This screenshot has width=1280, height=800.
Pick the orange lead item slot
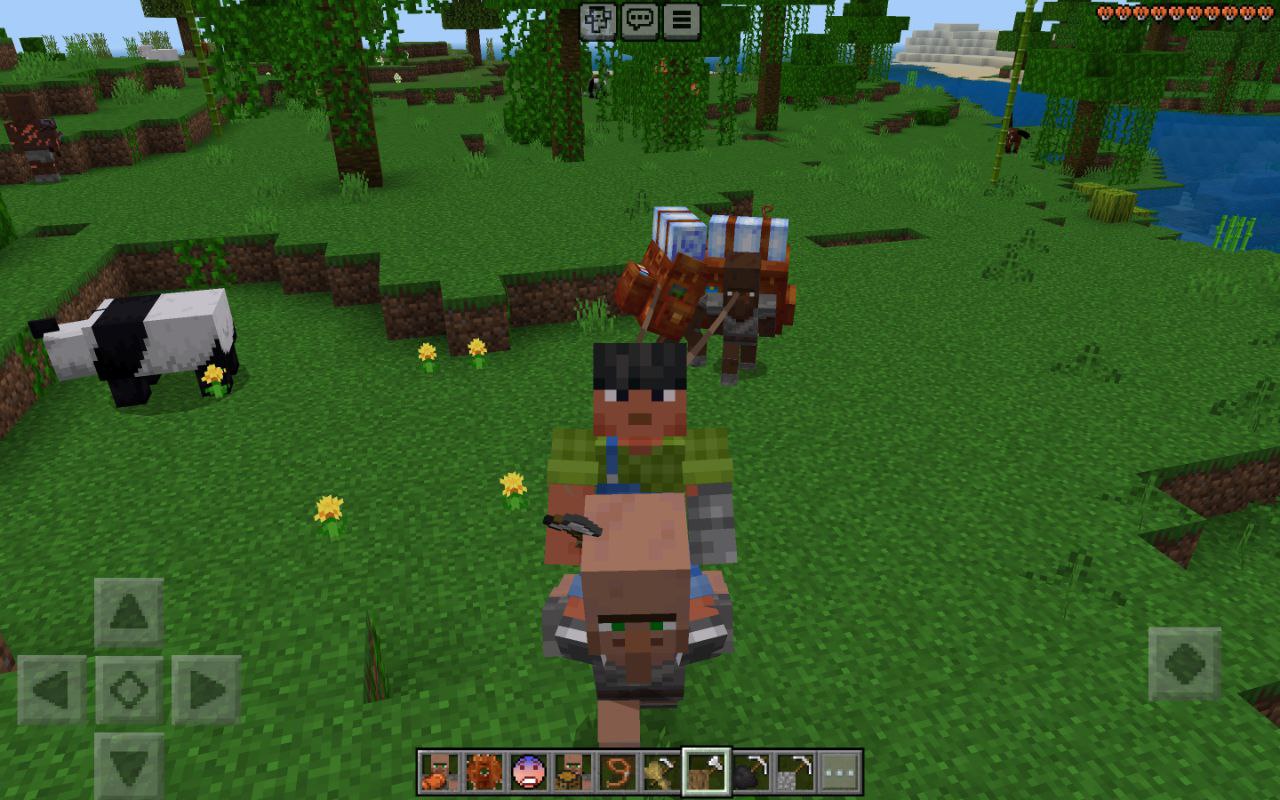tap(617, 772)
